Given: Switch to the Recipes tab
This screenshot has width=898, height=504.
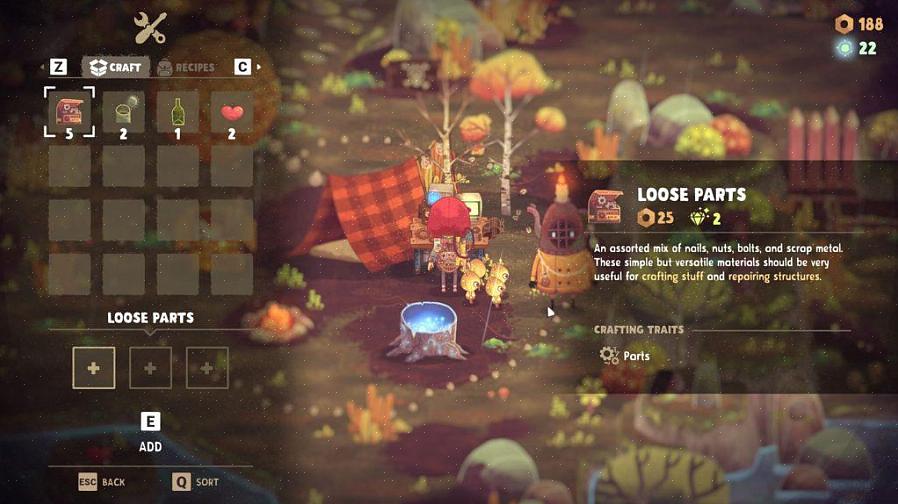Looking at the screenshot, I should click(186, 67).
